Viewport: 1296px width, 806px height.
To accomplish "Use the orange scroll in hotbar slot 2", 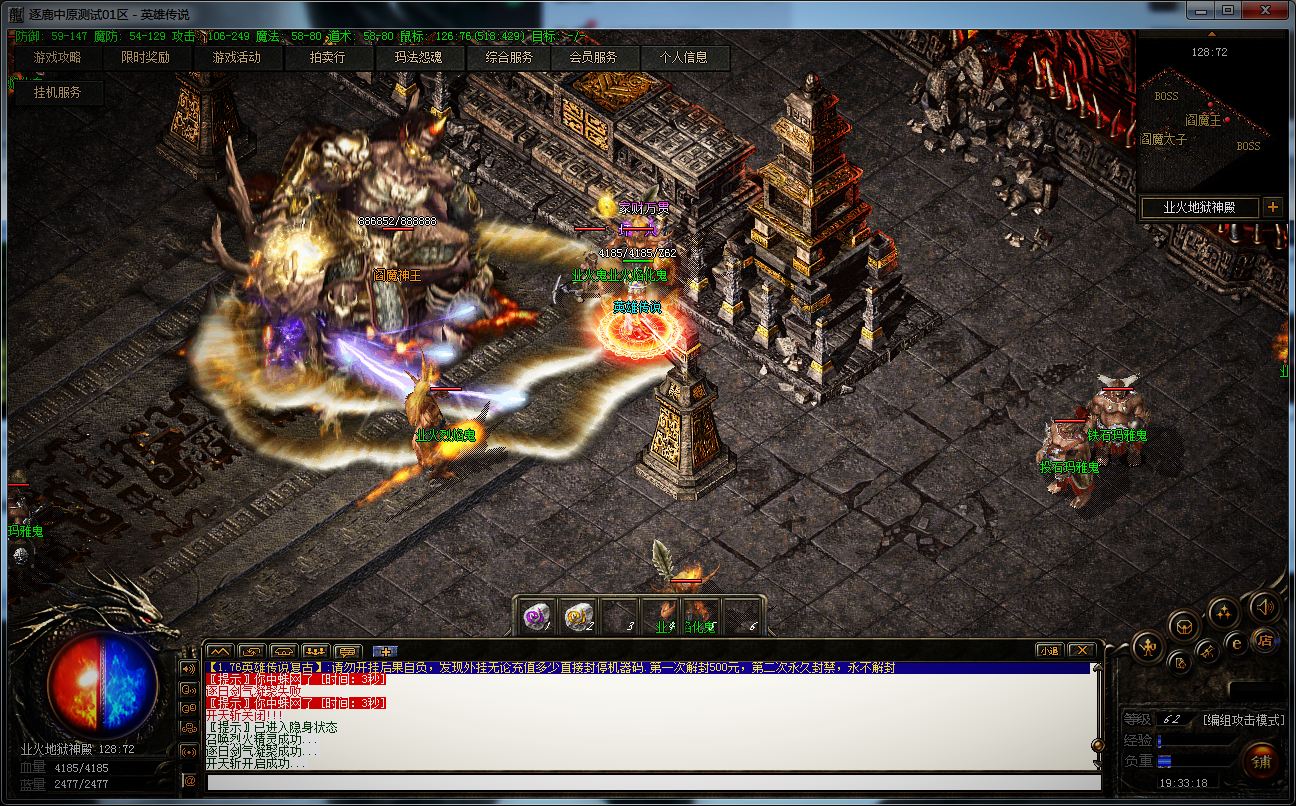I will tap(579, 616).
